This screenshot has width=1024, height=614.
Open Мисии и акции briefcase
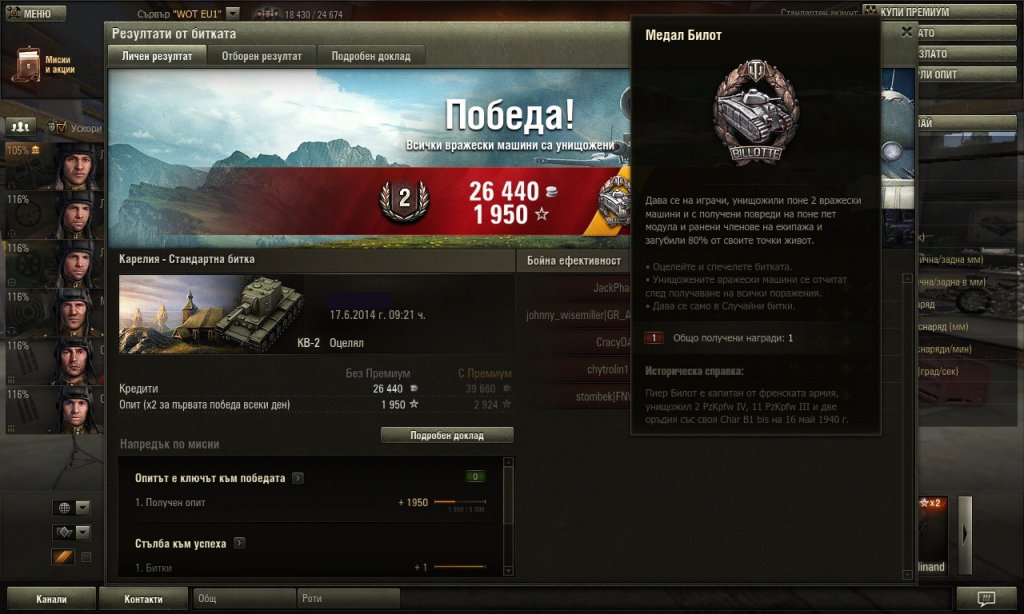29,64
